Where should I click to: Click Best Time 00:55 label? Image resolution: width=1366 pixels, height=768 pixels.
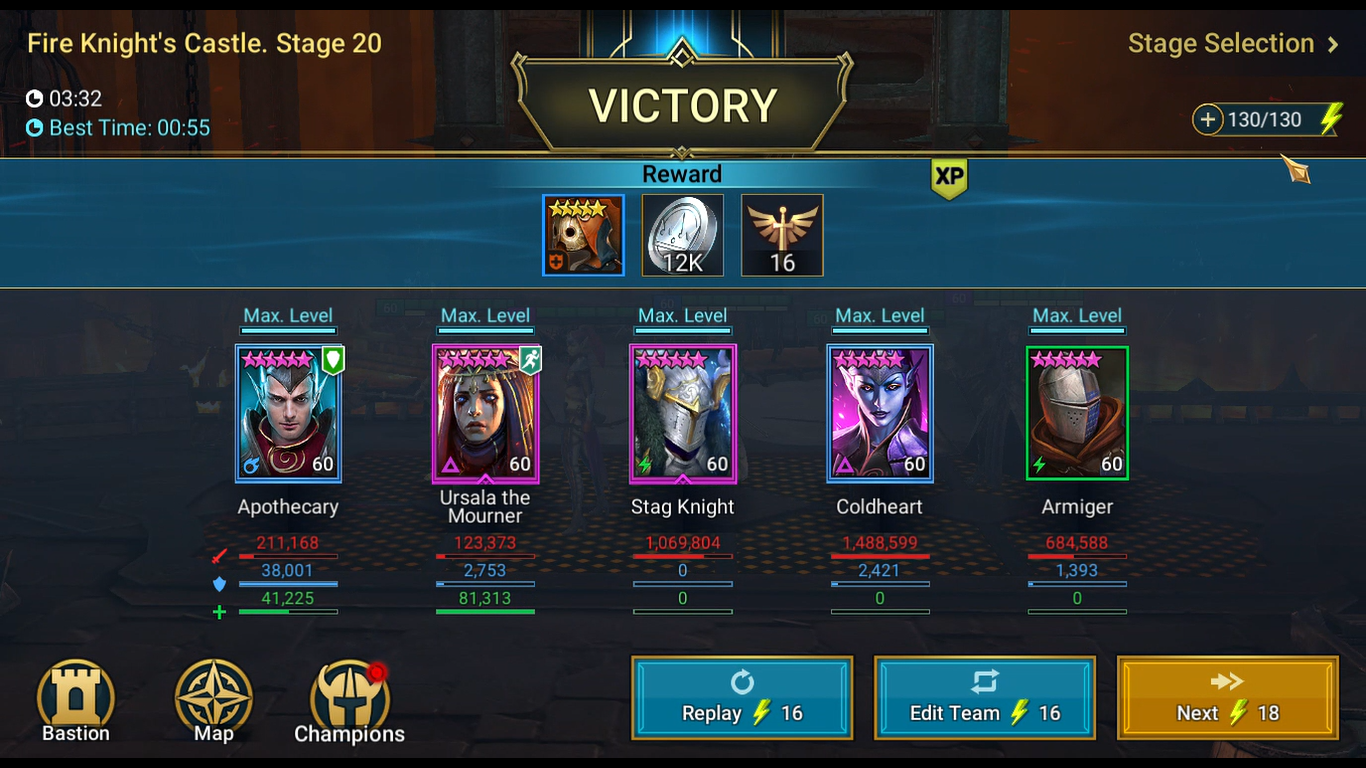118,128
